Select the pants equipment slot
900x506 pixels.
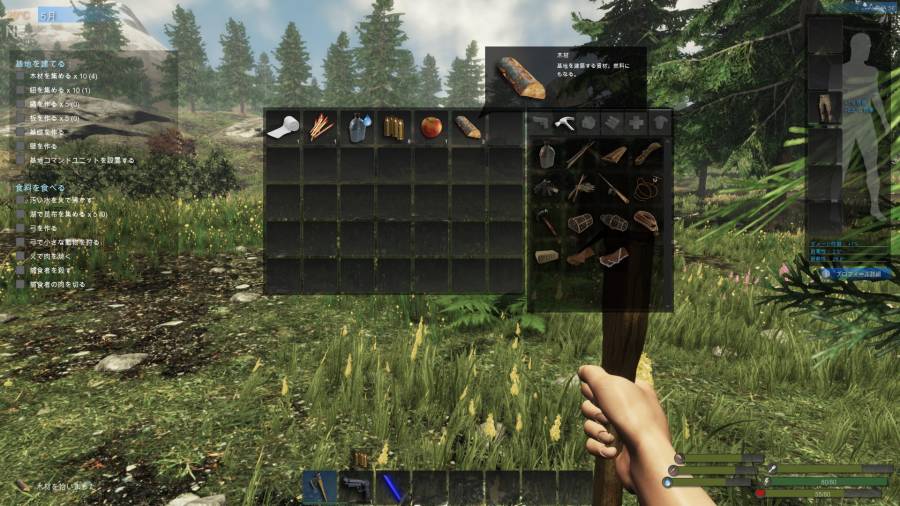[825, 107]
